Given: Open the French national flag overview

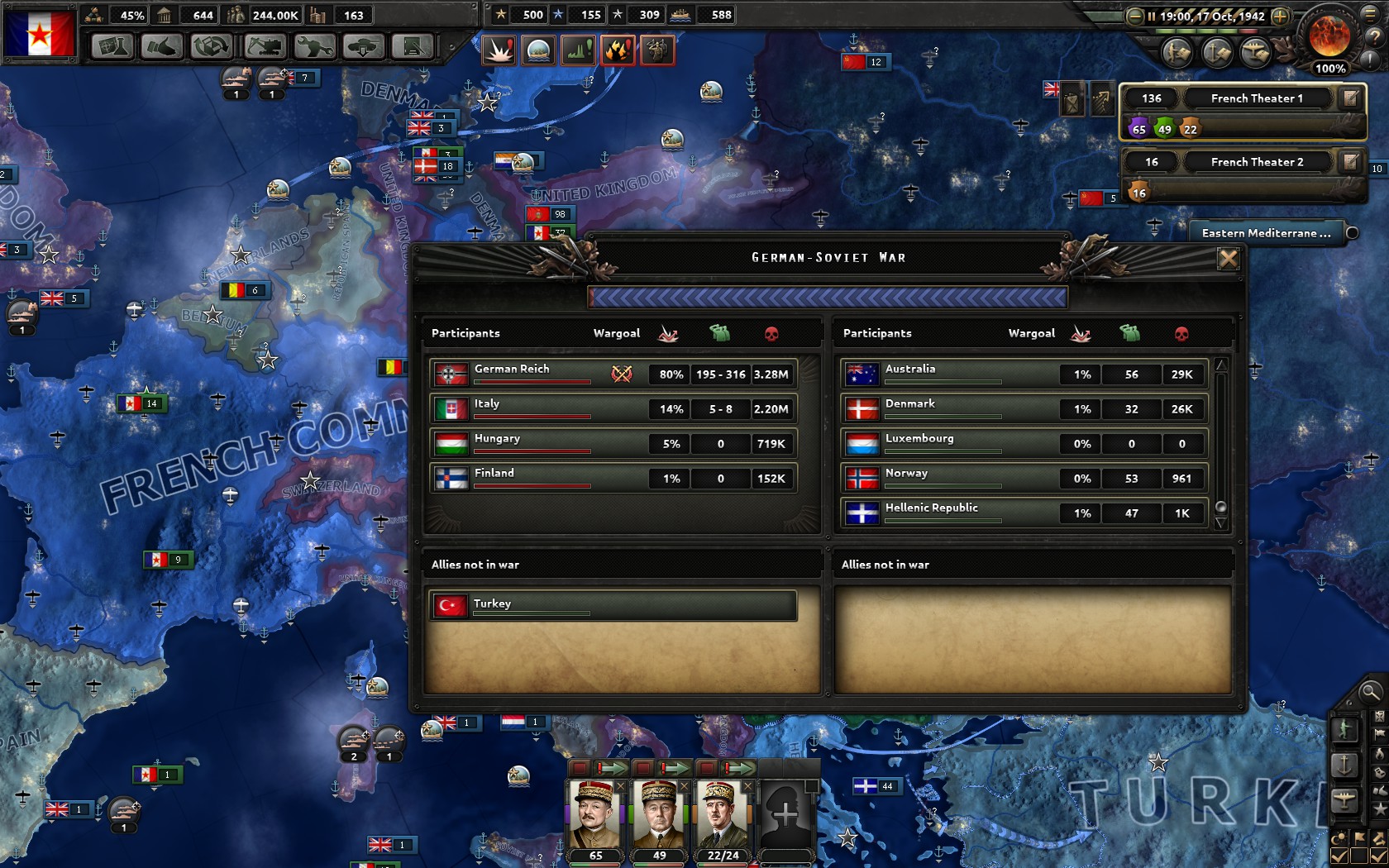Looking at the screenshot, I should pos(41,33).
